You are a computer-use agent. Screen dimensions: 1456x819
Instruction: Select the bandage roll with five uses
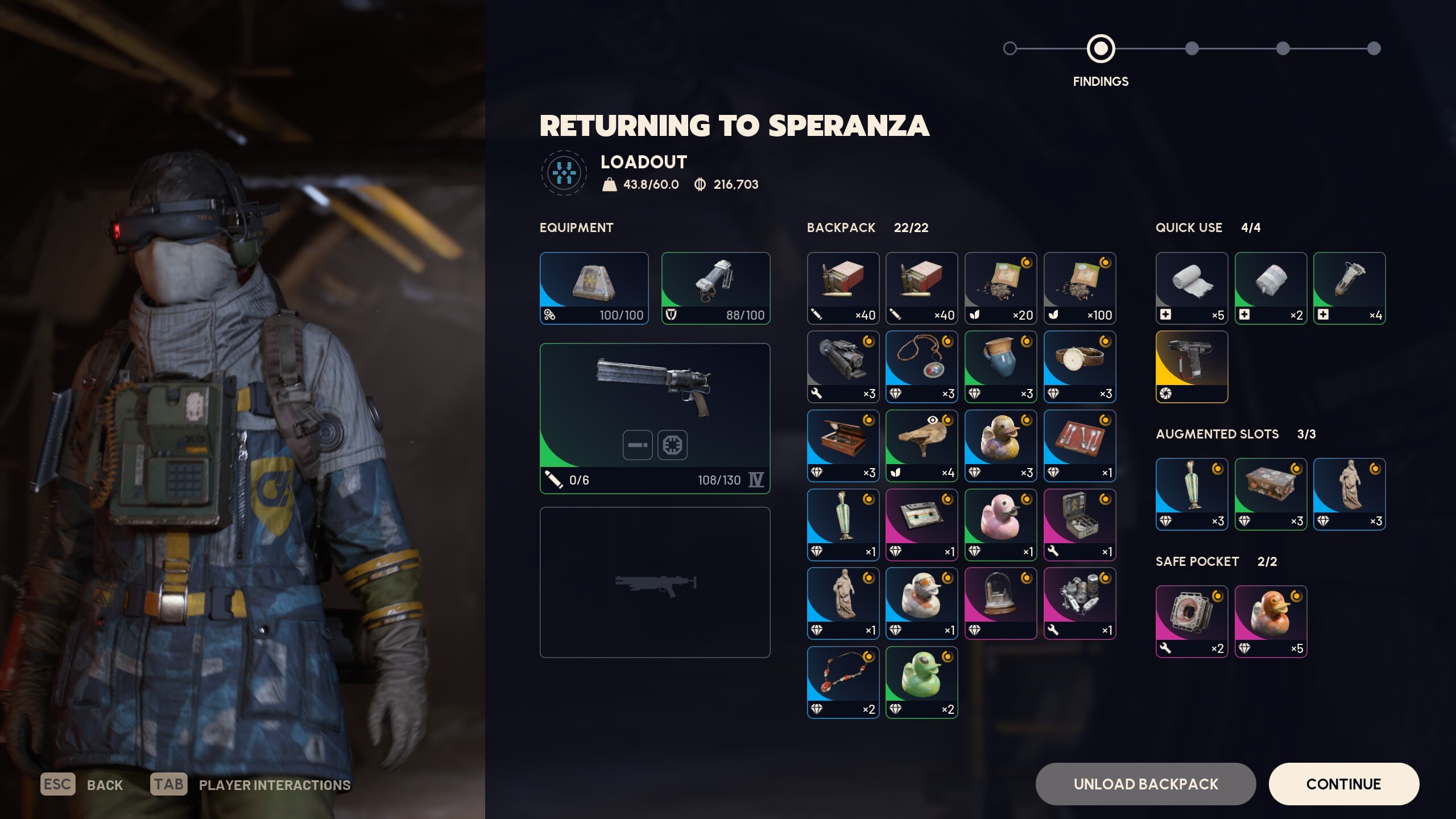tap(1192, 288)
